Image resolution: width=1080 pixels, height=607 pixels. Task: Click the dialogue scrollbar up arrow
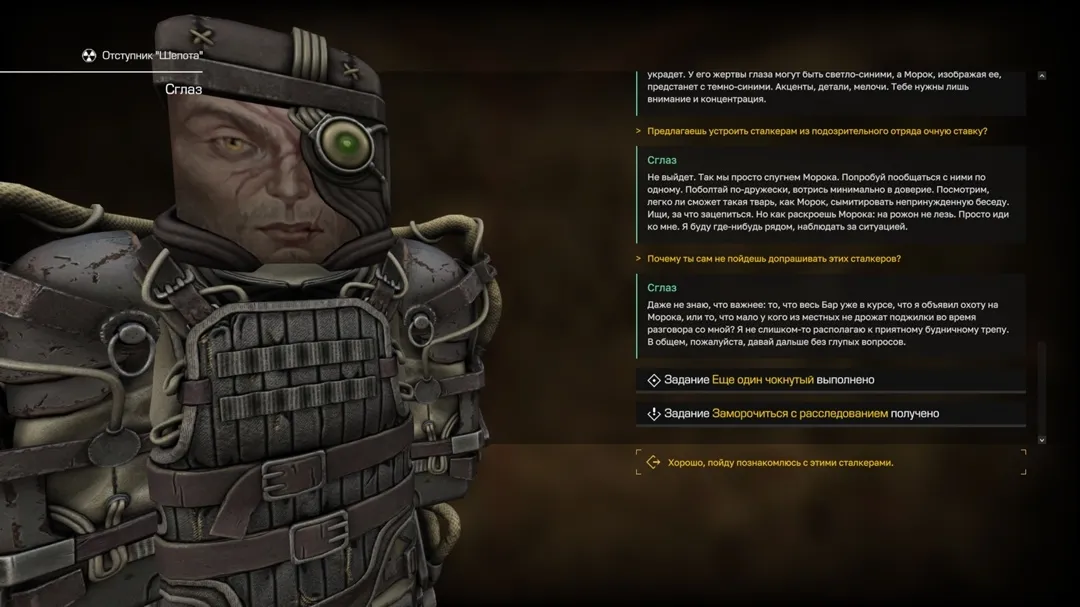point(1041,76)
